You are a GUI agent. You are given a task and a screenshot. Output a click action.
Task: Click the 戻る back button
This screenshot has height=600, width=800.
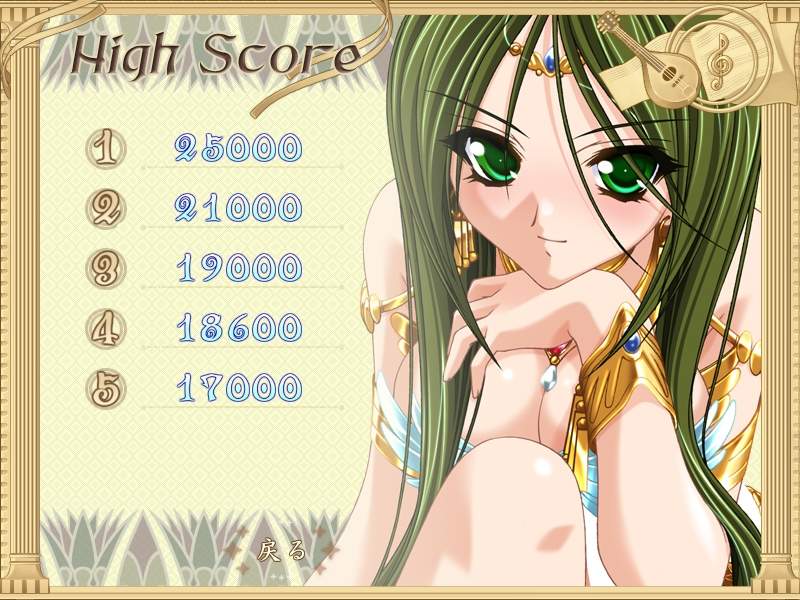pyautogui.click(x=281, y=549)
